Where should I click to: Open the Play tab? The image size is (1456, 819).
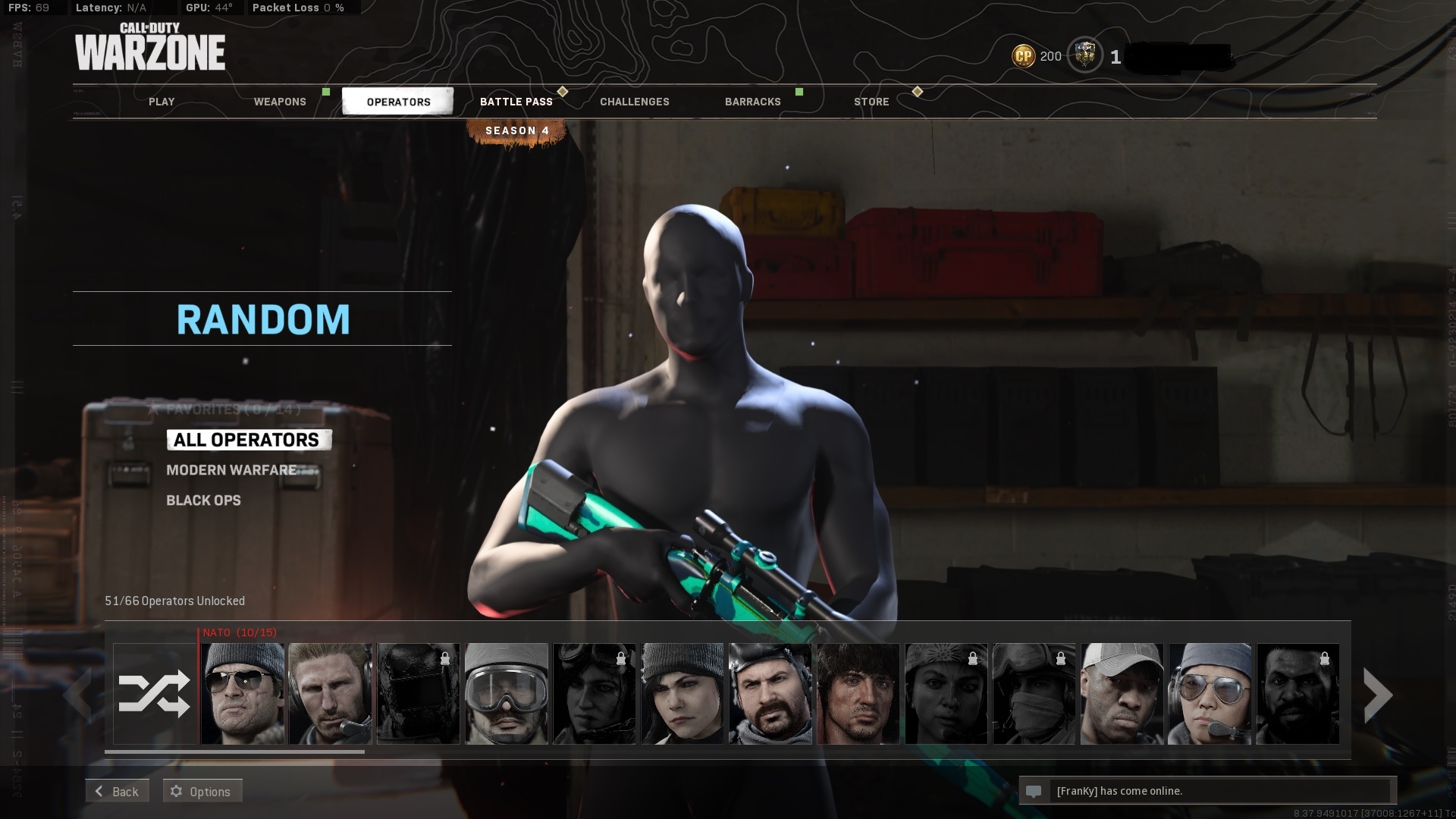(x=162, y=102)
